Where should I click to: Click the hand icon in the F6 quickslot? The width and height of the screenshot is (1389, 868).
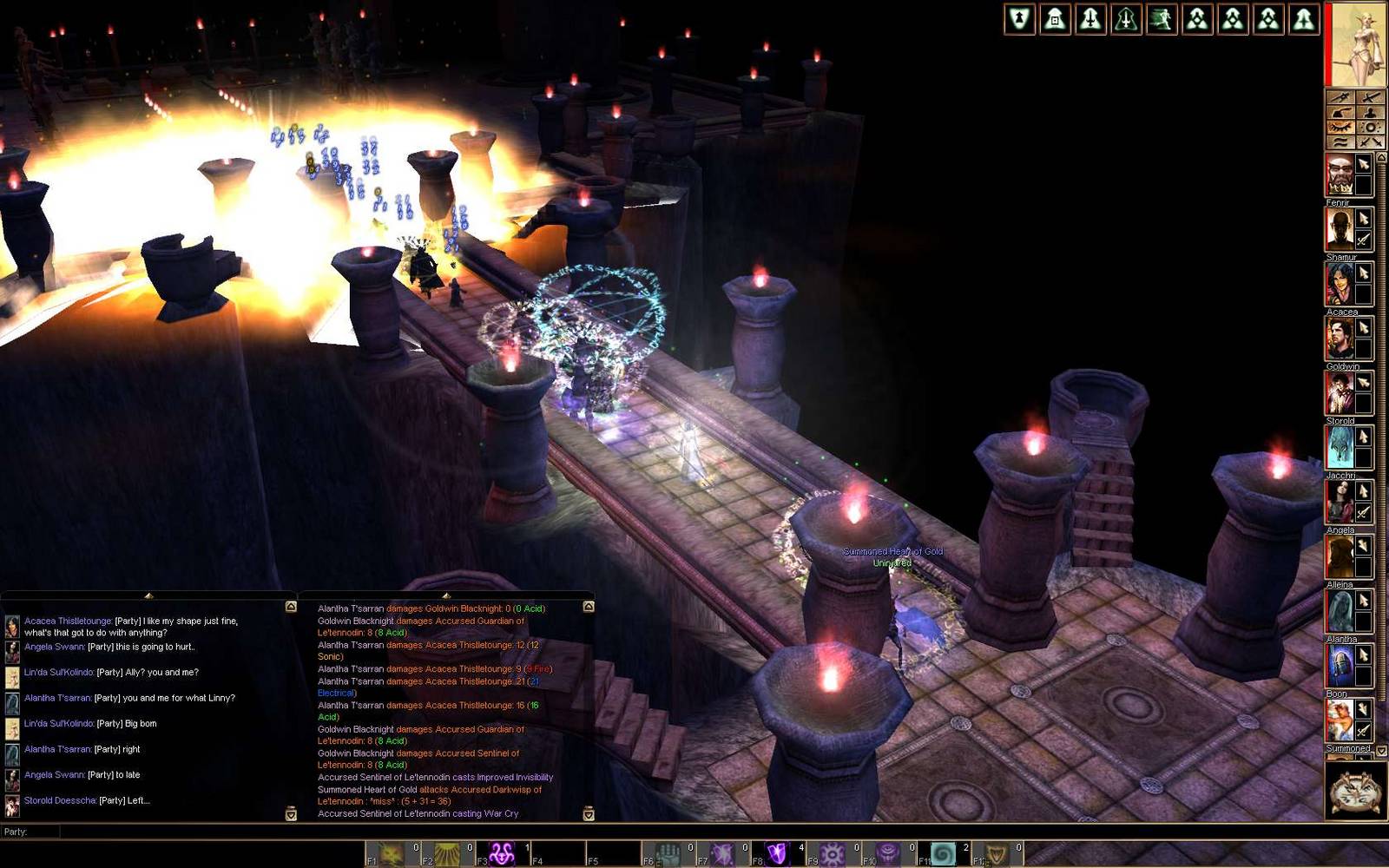coord(670,853)
